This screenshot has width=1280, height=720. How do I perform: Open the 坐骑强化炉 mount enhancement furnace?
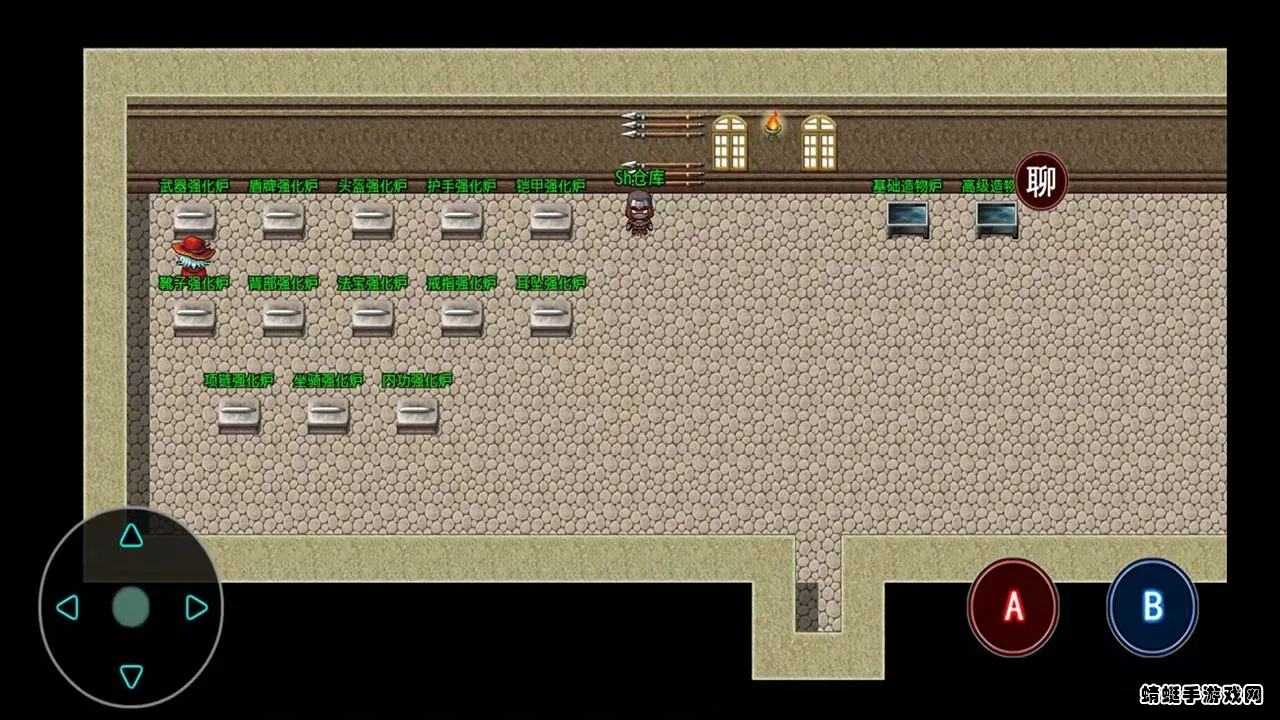[x=326, y=415]
